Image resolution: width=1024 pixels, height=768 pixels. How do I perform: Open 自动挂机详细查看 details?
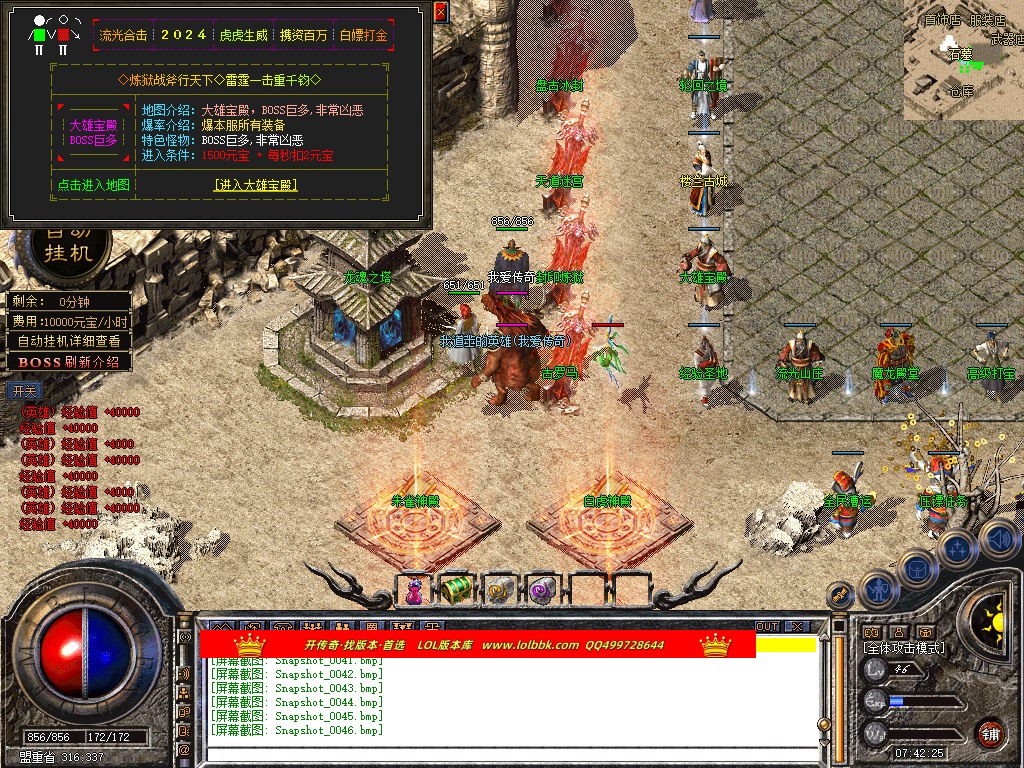pyautogui.click(x=70, y=341)
